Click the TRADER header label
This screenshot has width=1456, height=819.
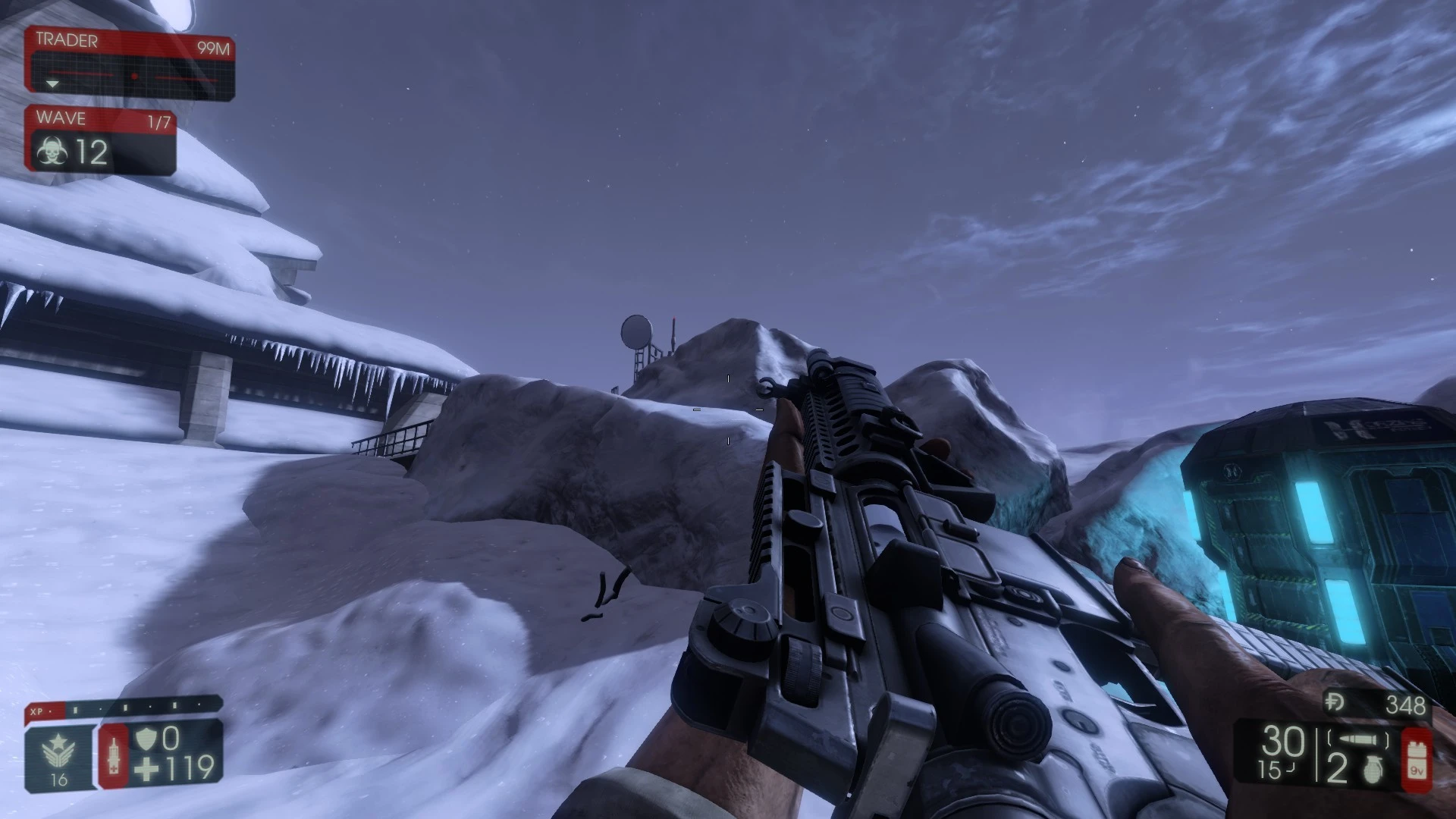tap(67, 39)
